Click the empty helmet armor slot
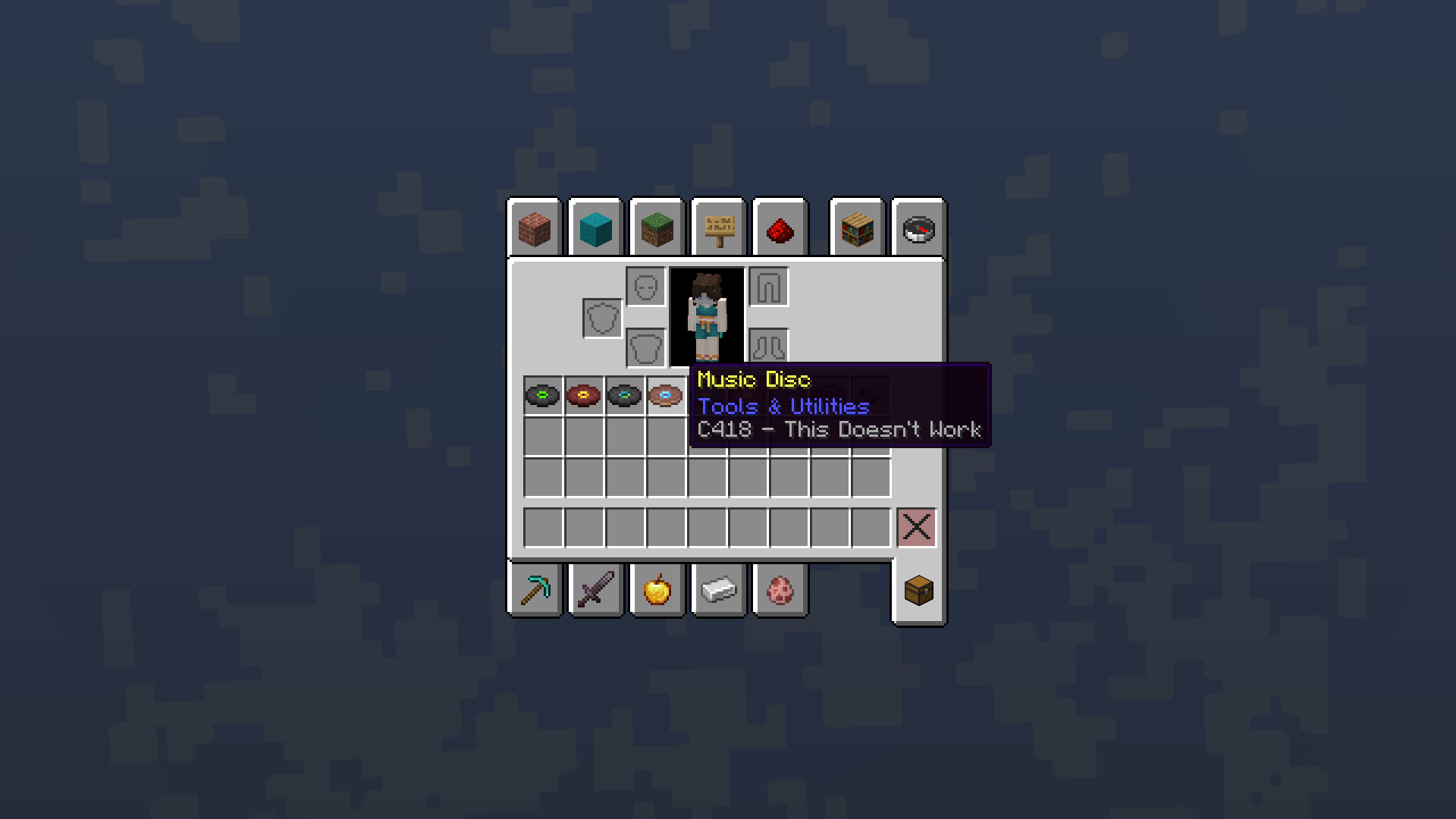This screenshot has width=1456, height=819. pyautogui.click(x=645, y=288)
